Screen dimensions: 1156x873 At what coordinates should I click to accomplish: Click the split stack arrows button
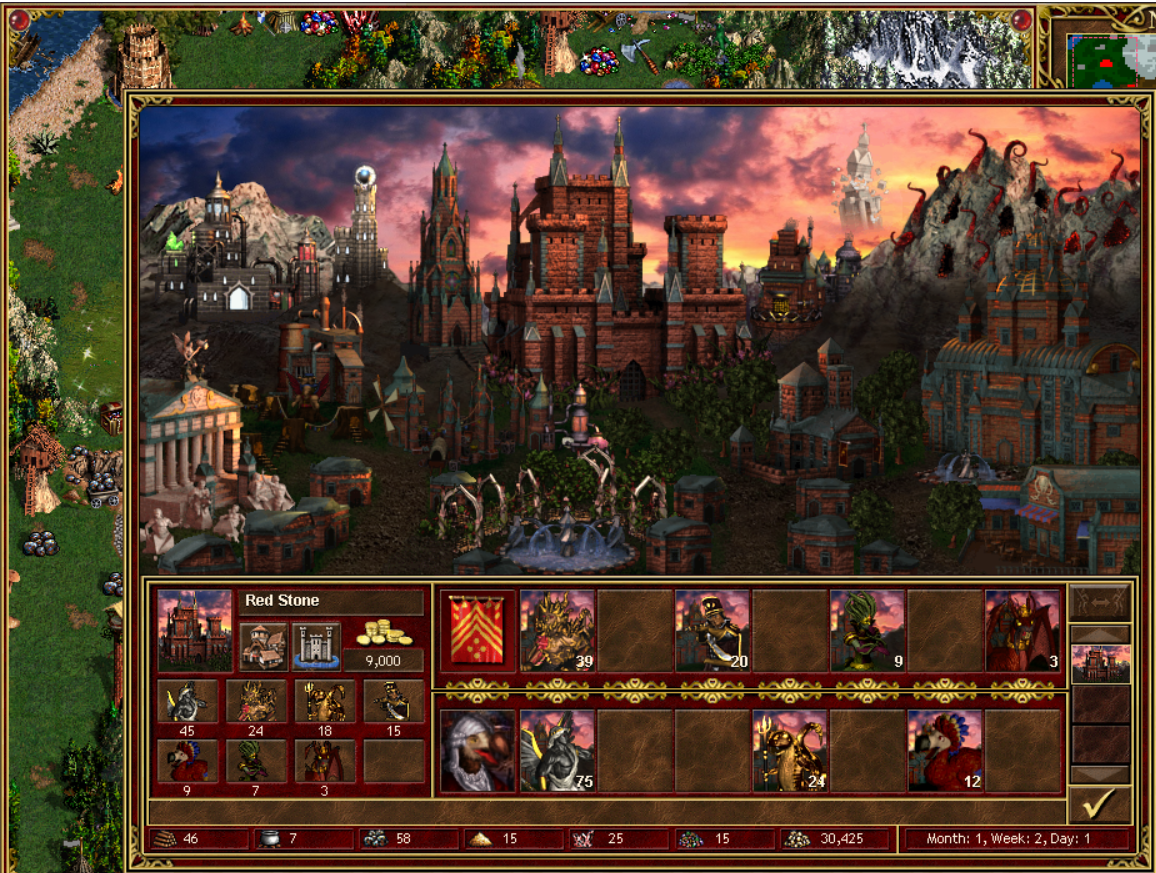(1100, 602)
